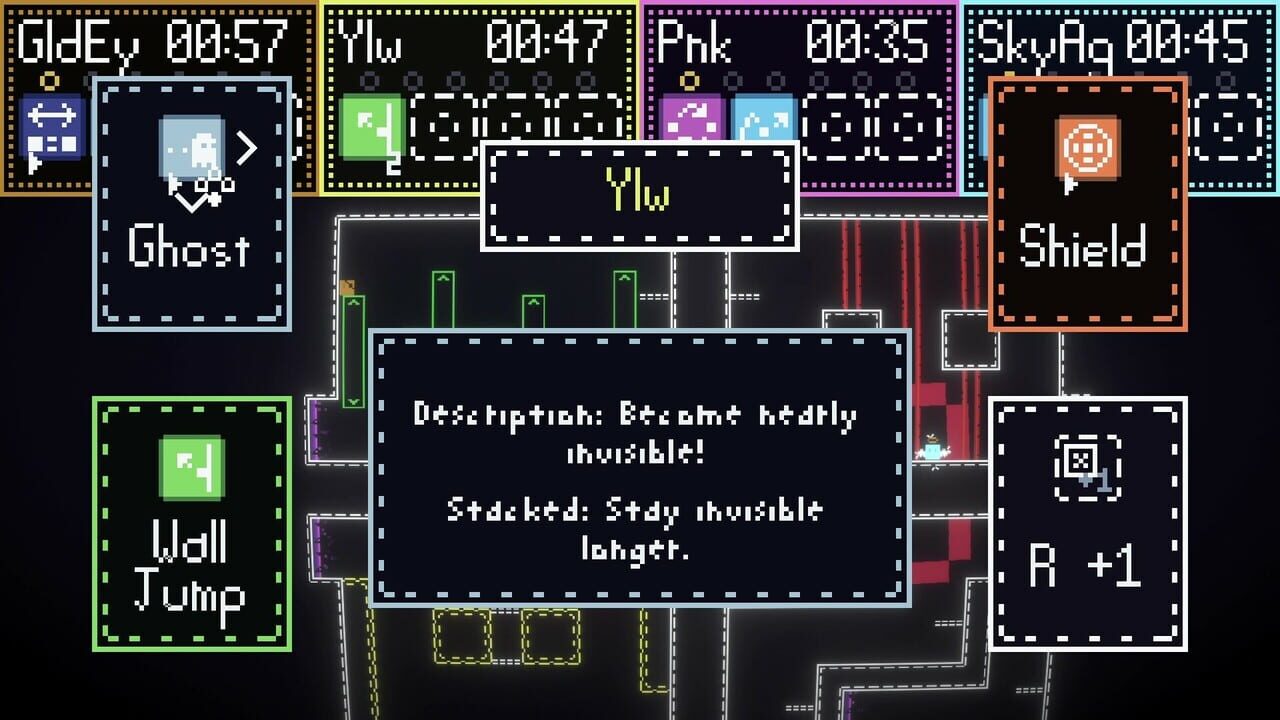Select the Shield power-up icon
The image size is (1280, 720).
click(1089, 148)
